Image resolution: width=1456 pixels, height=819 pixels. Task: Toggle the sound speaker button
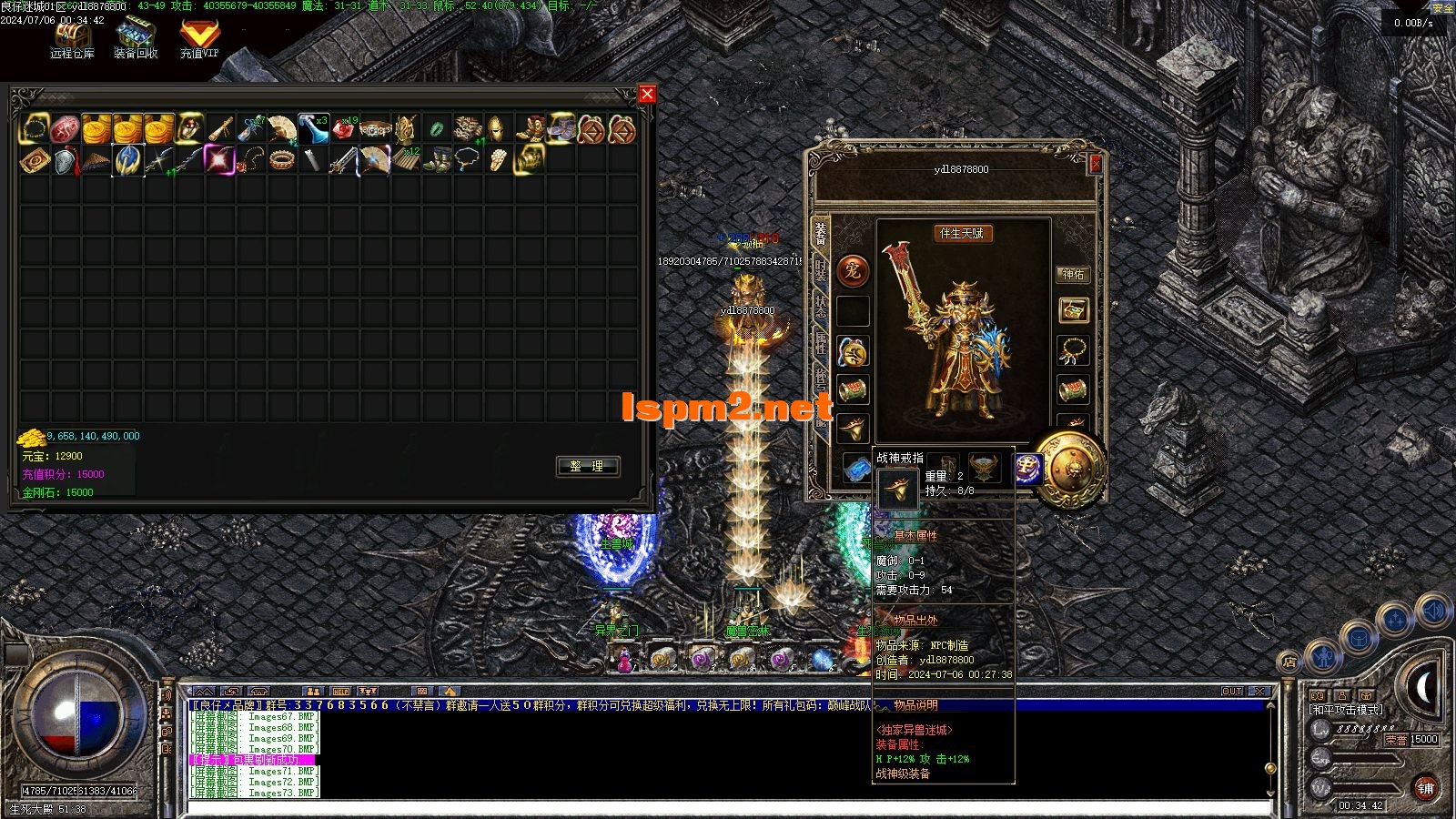click(x=1432, y=611)
